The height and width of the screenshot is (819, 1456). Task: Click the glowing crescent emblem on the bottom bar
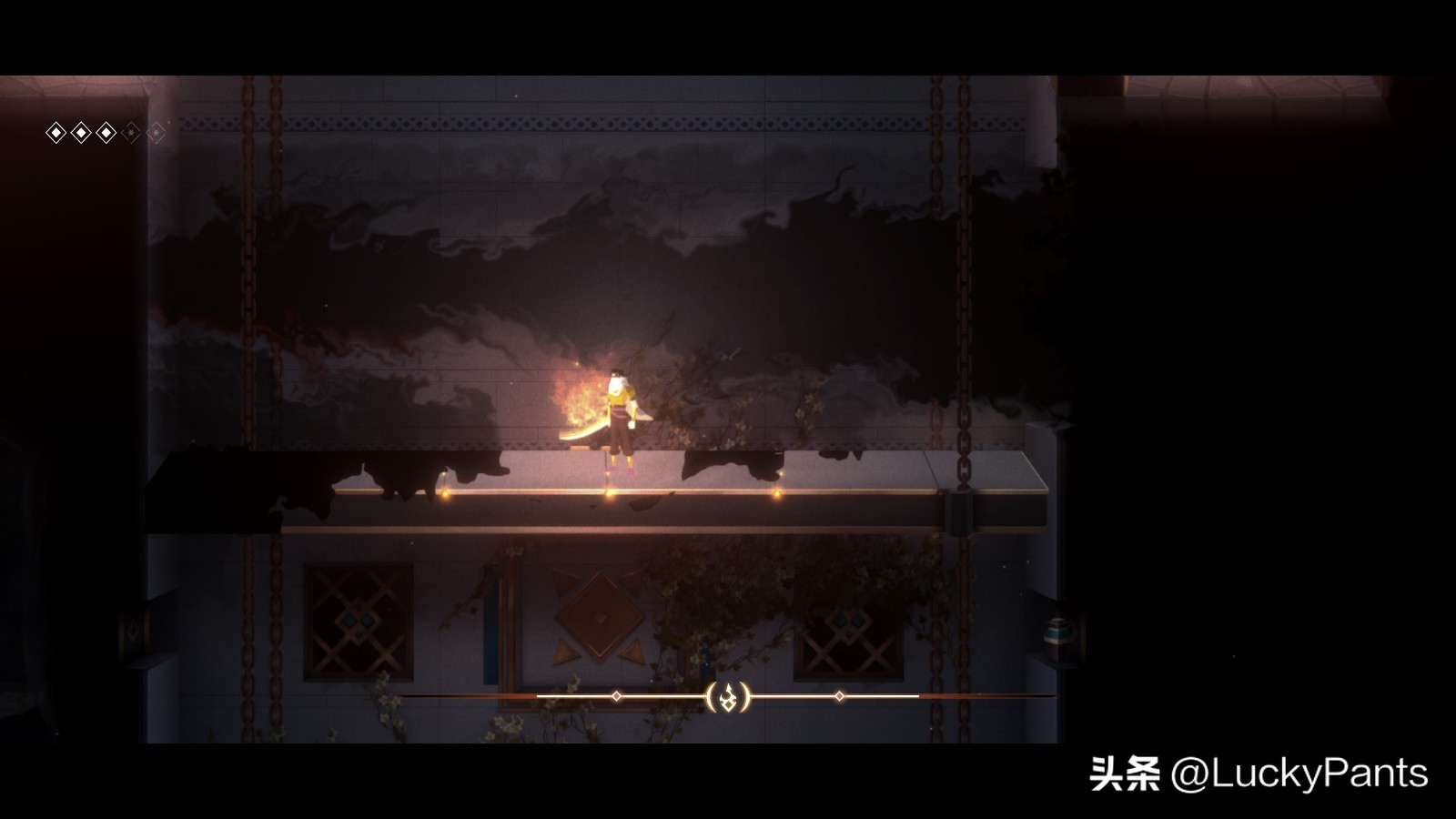pyautogui.click(x=729, y=696)
